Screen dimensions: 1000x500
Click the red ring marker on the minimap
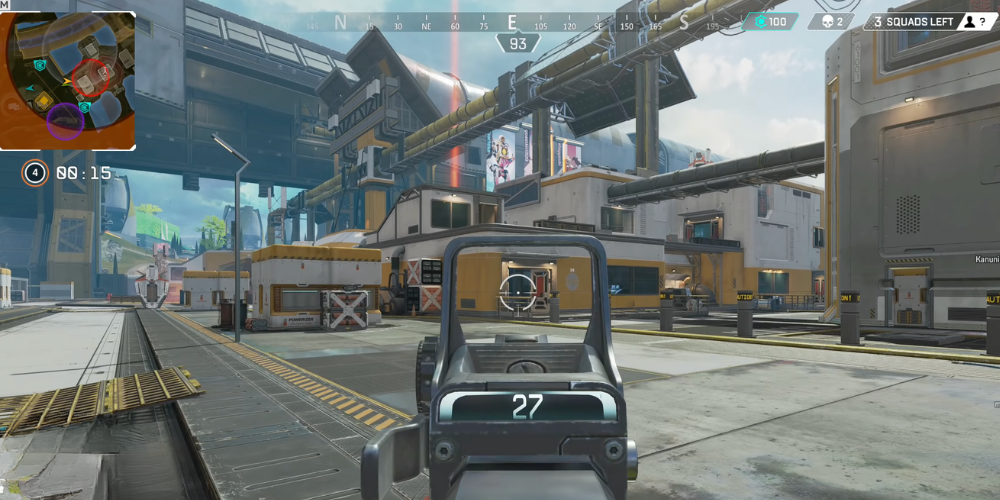point(90,77)
